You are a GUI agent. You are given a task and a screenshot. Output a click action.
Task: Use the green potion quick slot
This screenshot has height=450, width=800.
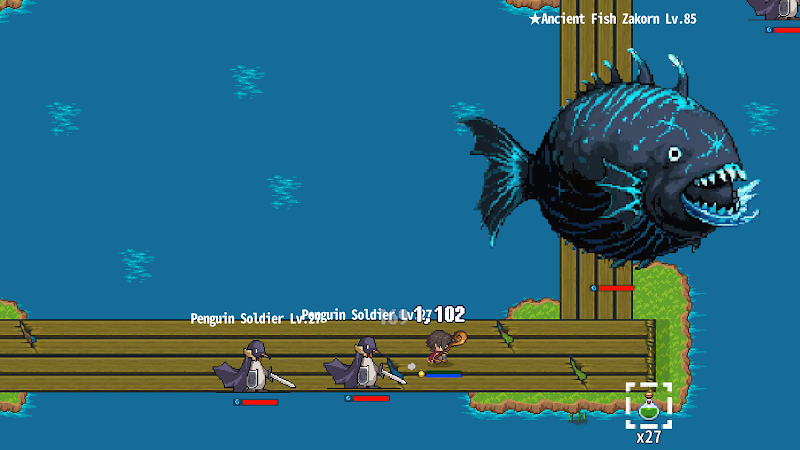click(x=648, y=405)
